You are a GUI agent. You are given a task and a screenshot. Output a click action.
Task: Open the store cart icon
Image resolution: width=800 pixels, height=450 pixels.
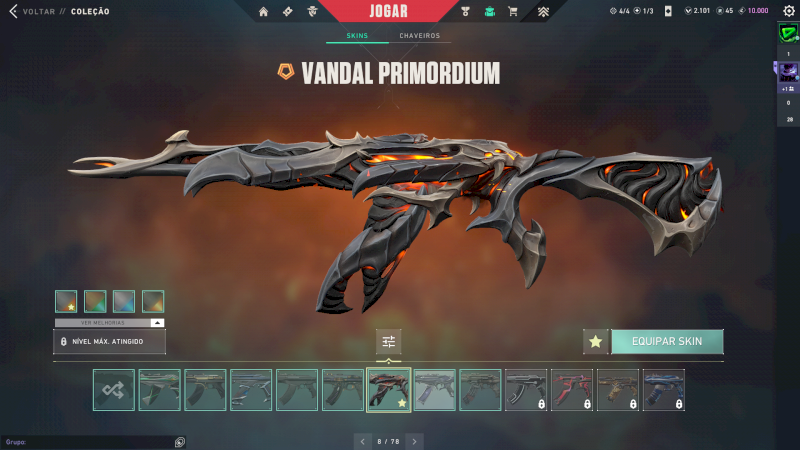[x=513, y=12]
